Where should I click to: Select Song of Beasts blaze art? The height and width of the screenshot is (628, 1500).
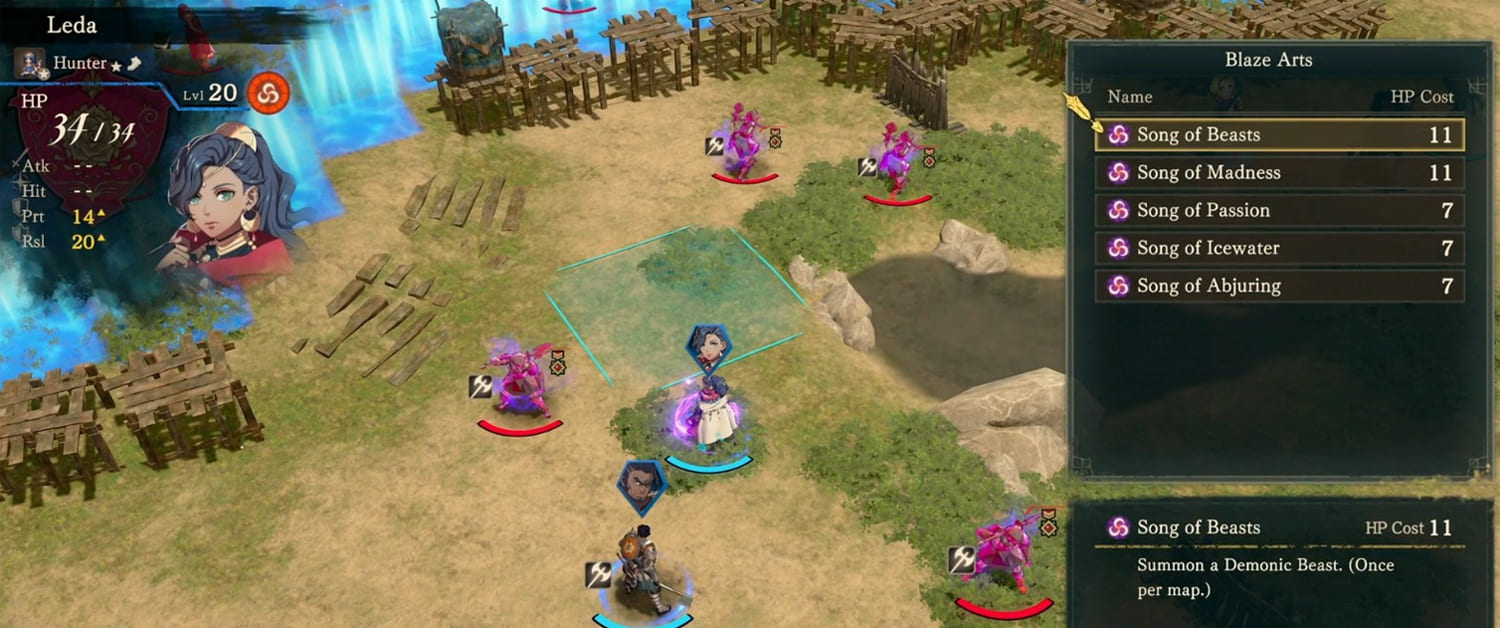coord(1280,135)
